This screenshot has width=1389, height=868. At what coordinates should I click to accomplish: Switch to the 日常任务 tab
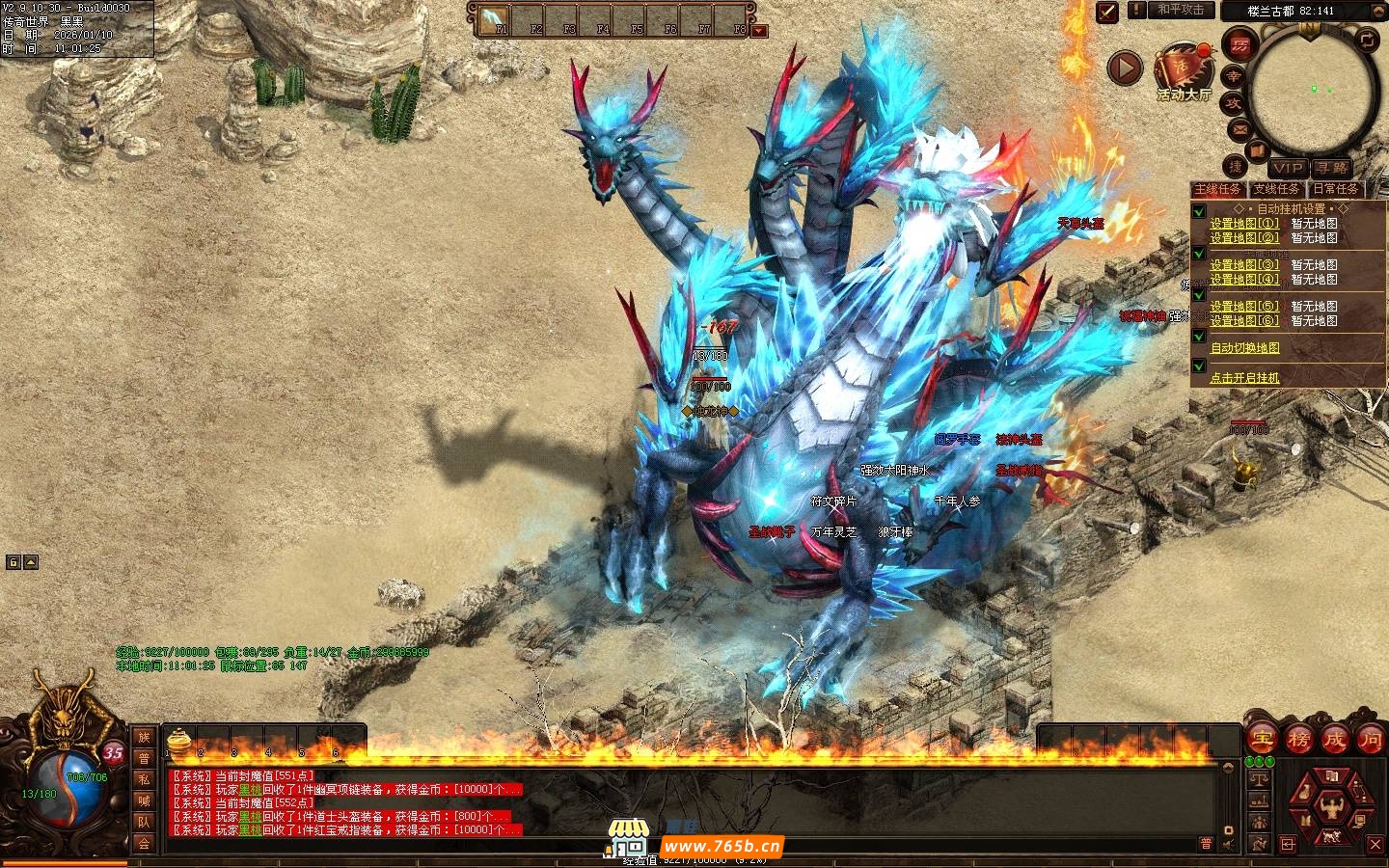pos(1335,189)
